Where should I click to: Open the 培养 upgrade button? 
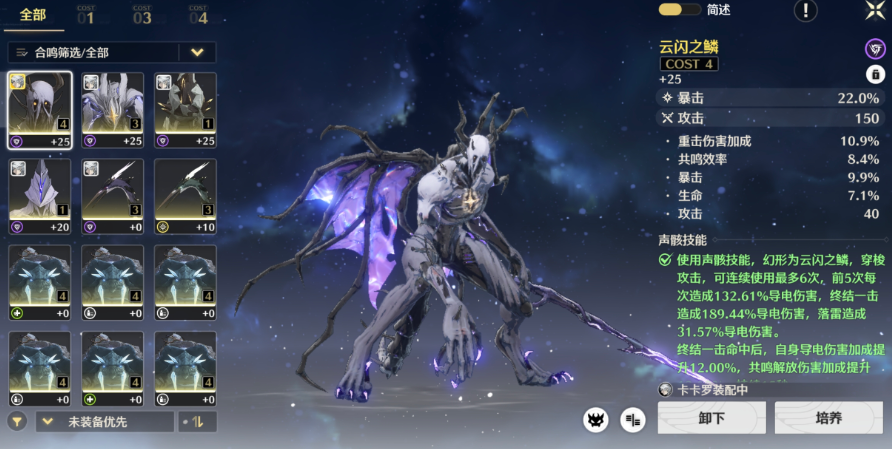pos(829,417)
